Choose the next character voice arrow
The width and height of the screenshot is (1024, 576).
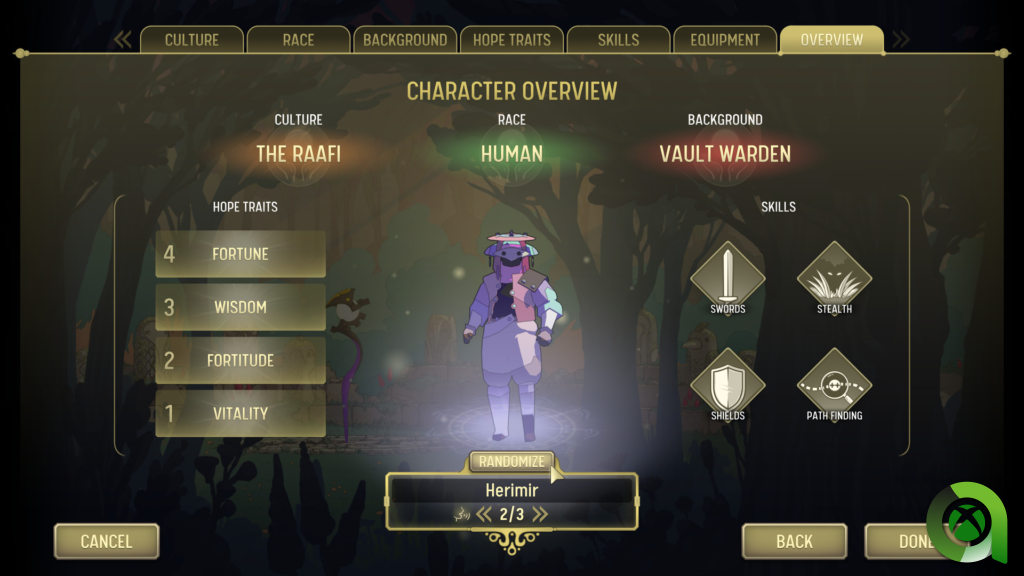click(x=540, y=515)
